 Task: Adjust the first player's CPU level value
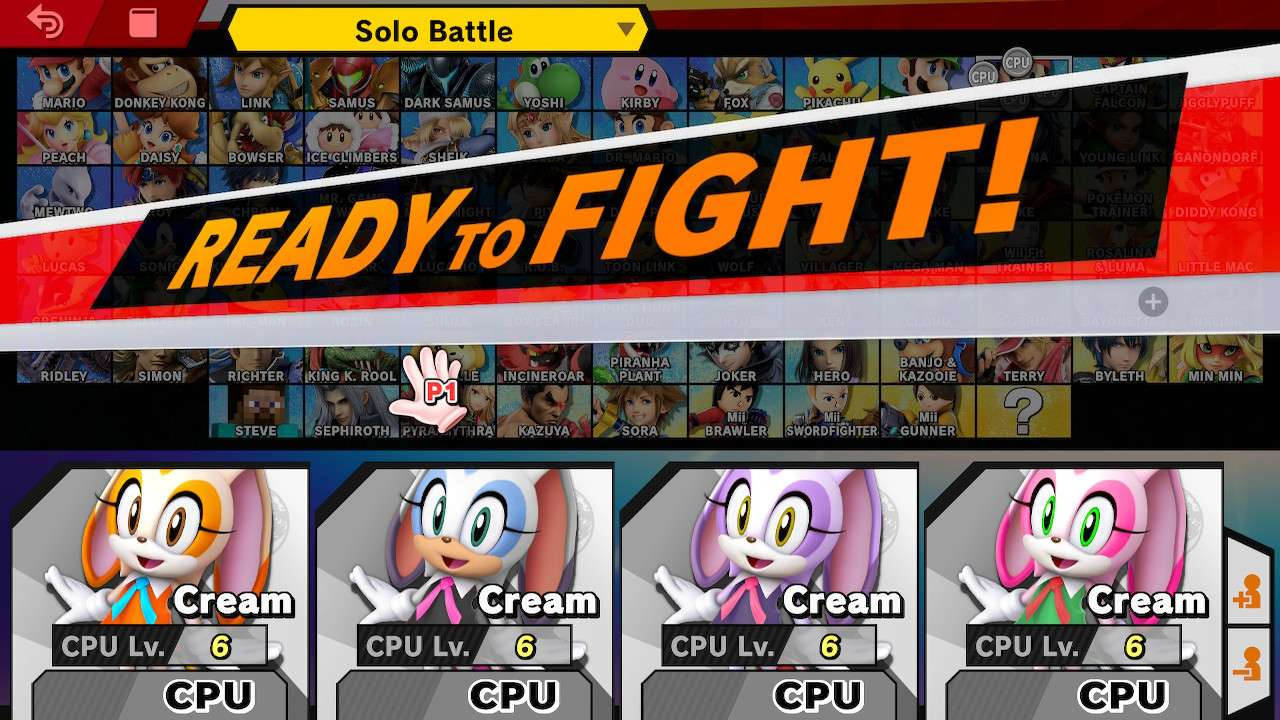click(x=220, y=645)
